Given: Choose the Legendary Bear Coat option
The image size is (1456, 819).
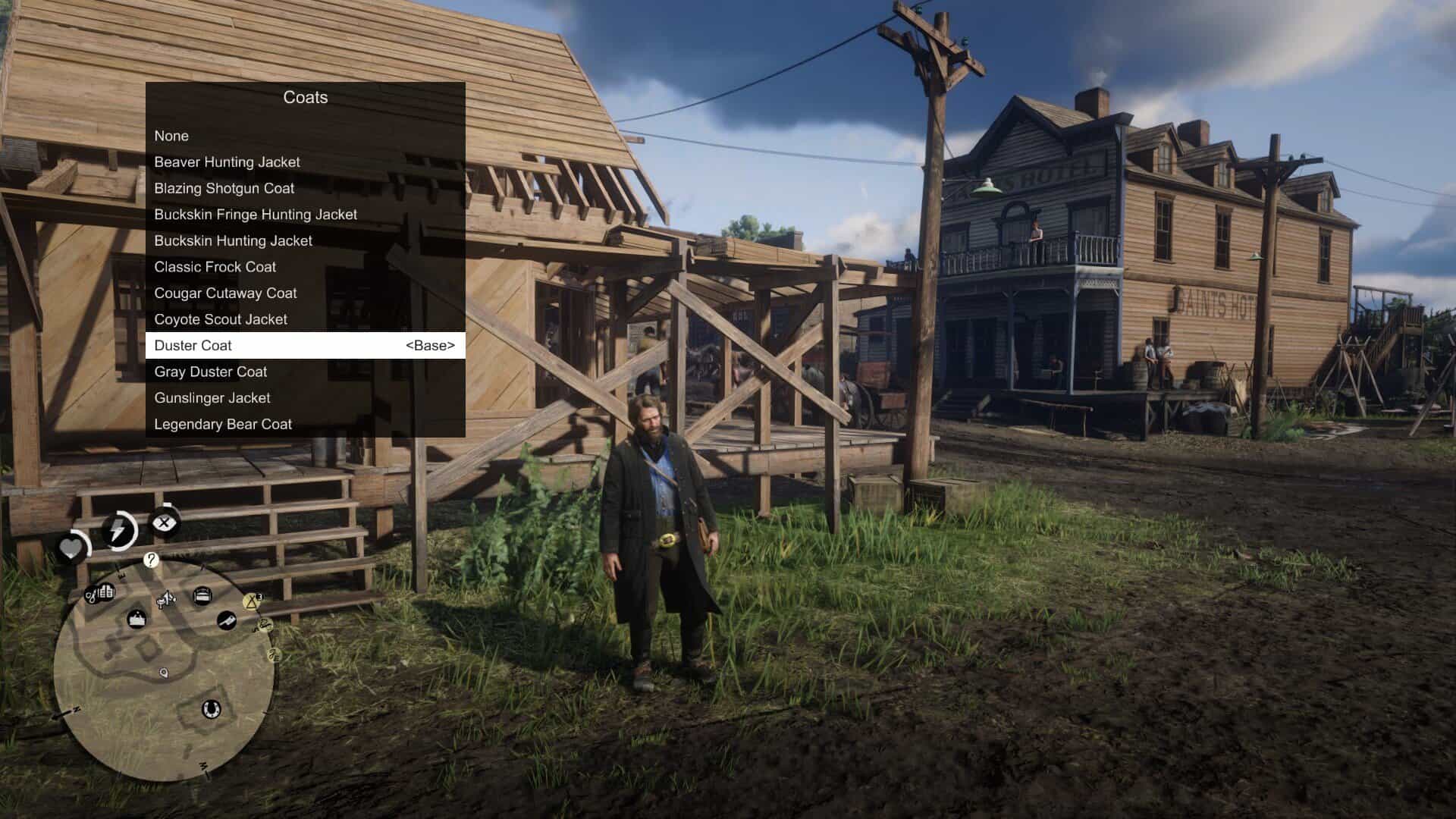Looking at the screenshot, I should [x=222, y=424].
